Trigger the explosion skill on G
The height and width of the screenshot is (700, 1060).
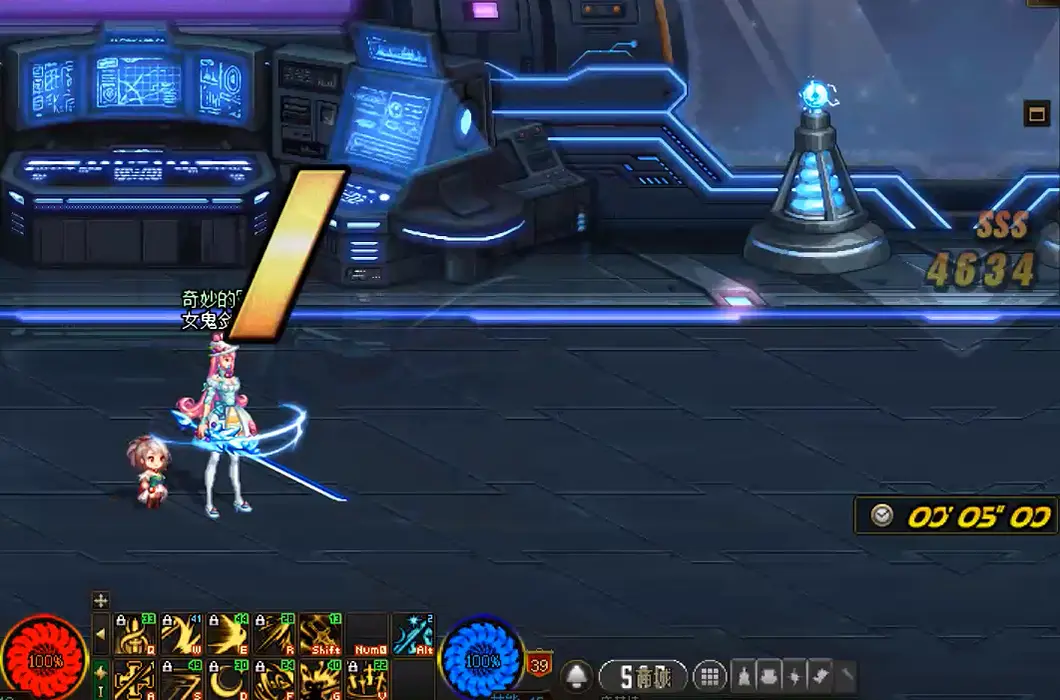pyautogui.click(x=321, y=680)
